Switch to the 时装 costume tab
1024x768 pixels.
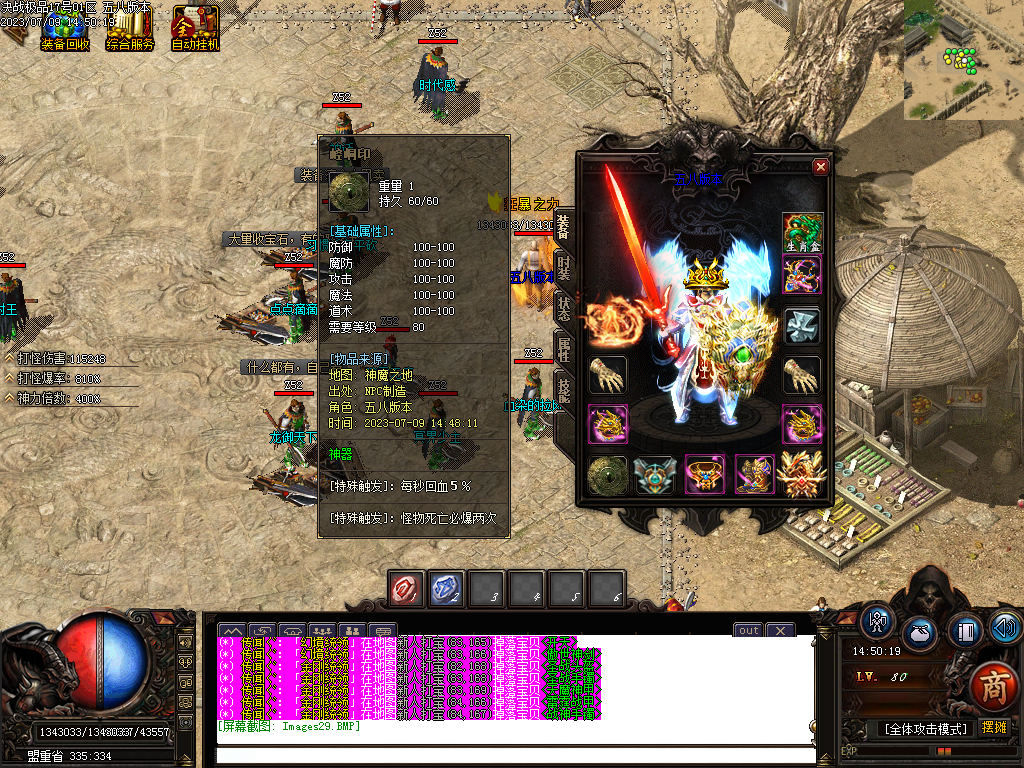click(564, 266)
